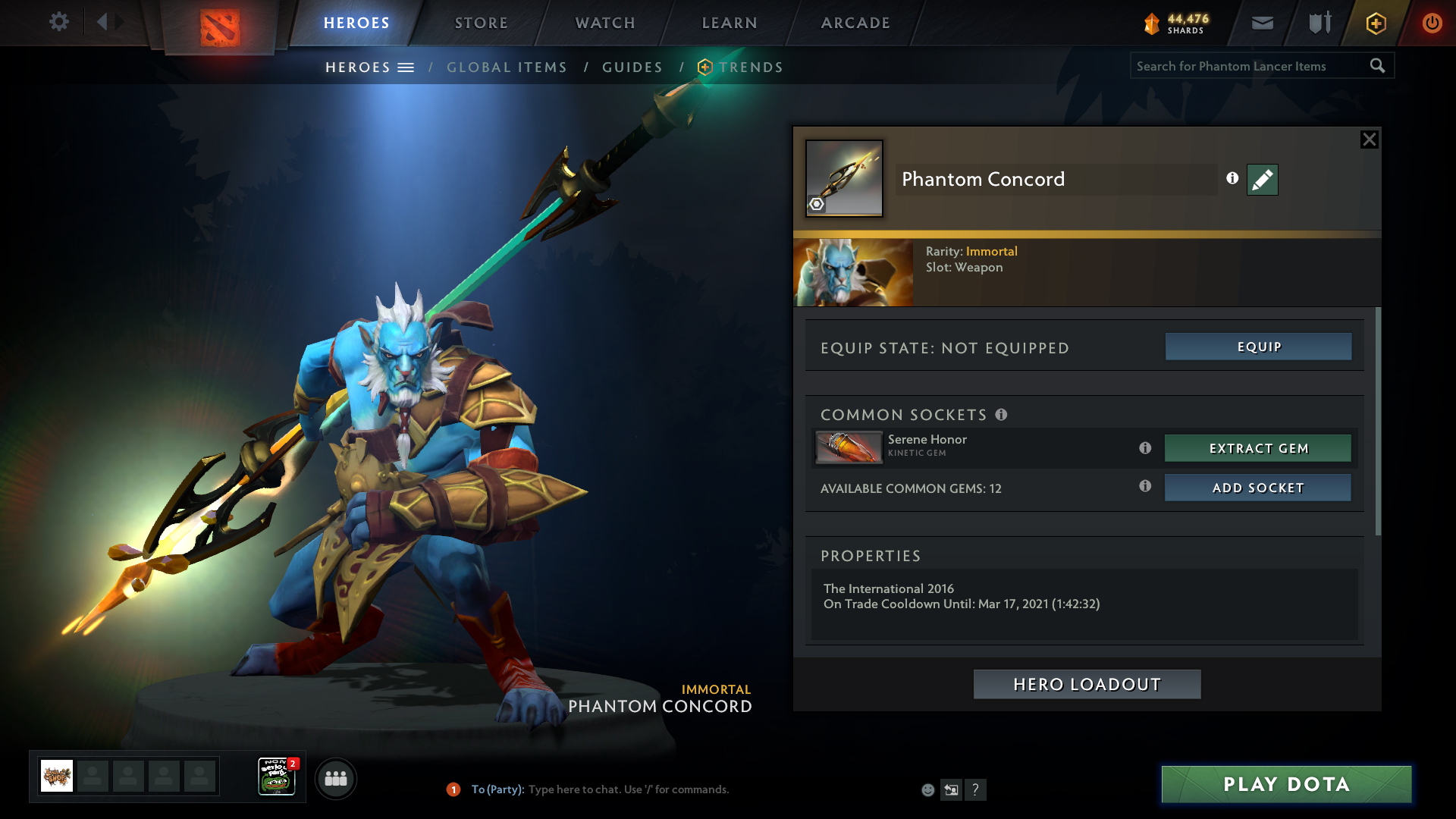Show the Trends page

[751, 67]
